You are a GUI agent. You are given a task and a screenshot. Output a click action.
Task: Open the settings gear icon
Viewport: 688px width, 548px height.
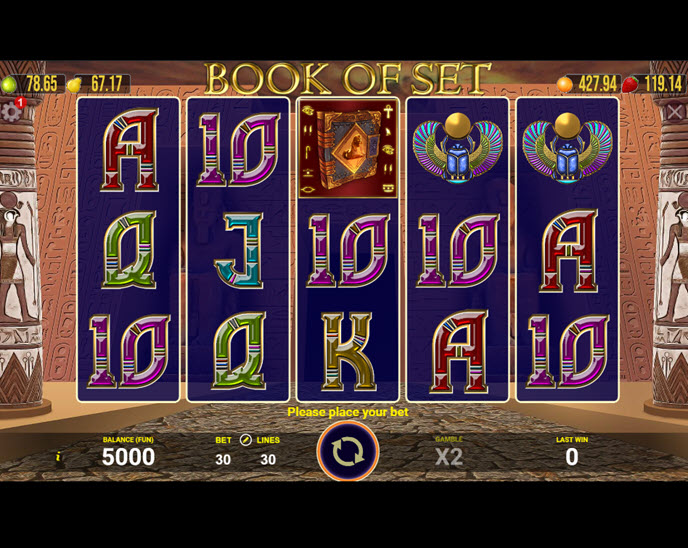(x=11, y=111)
